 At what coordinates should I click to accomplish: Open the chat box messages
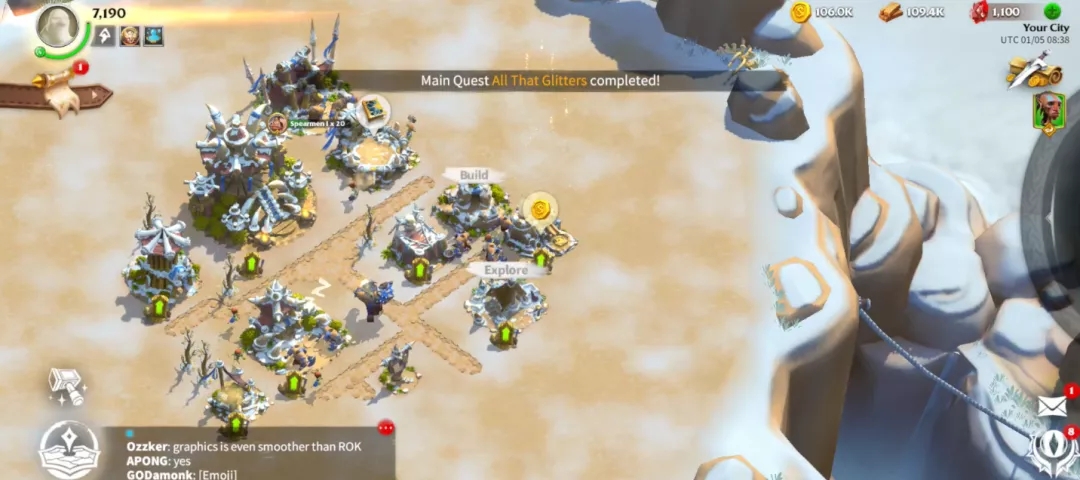(250, 458)
